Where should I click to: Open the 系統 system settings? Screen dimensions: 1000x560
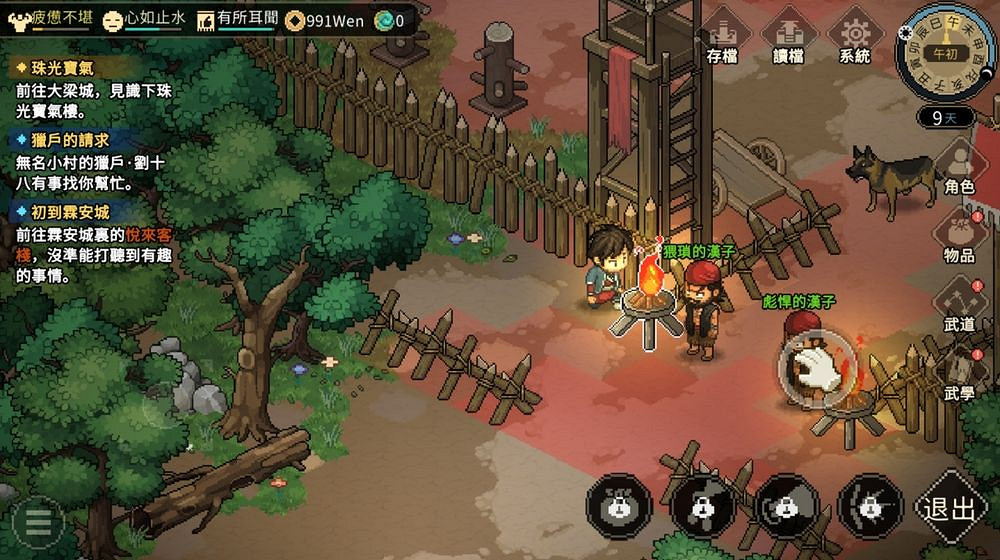click(855, 36)
